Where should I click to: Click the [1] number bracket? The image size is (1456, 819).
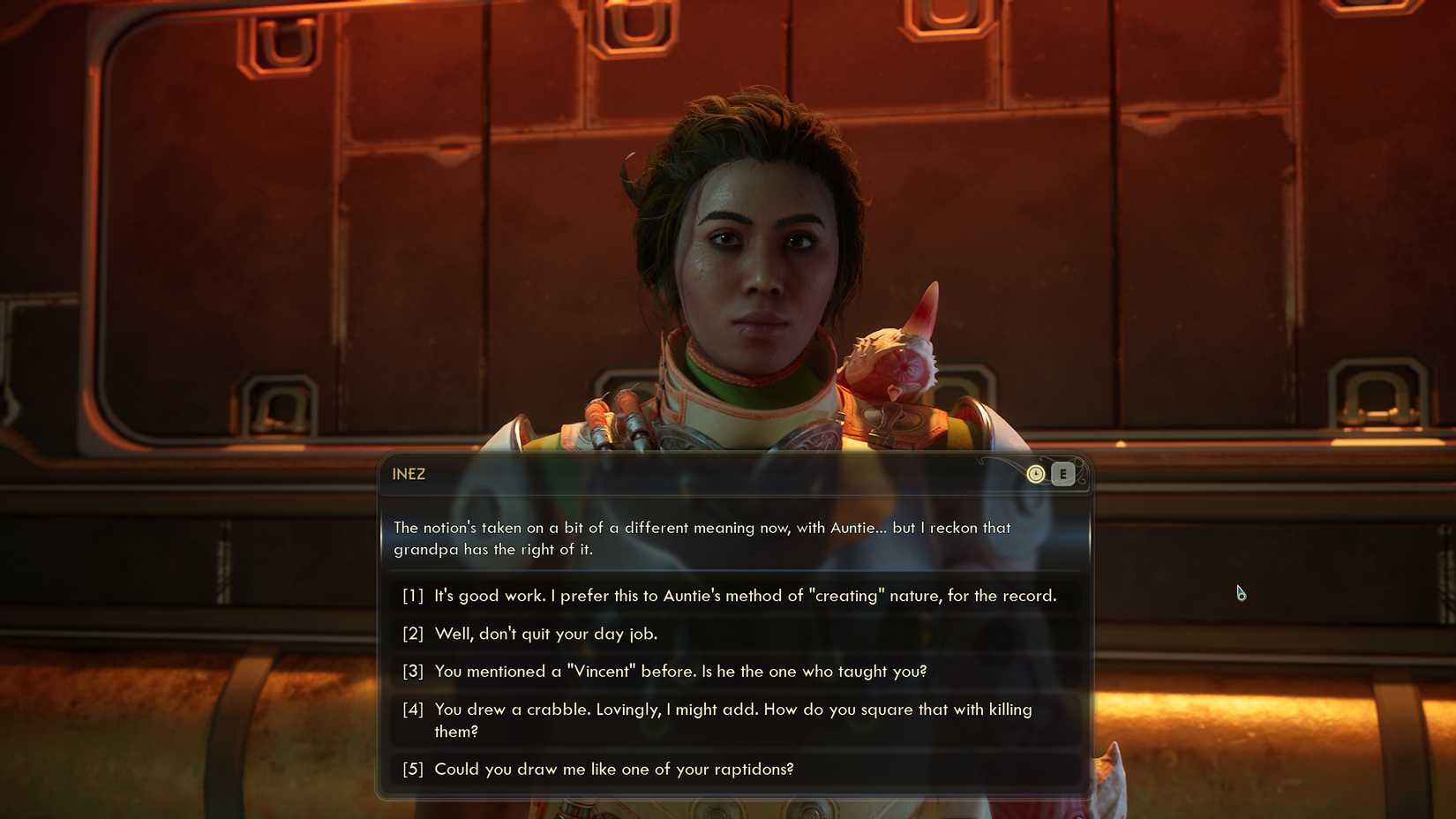click(x=412, y=595)
